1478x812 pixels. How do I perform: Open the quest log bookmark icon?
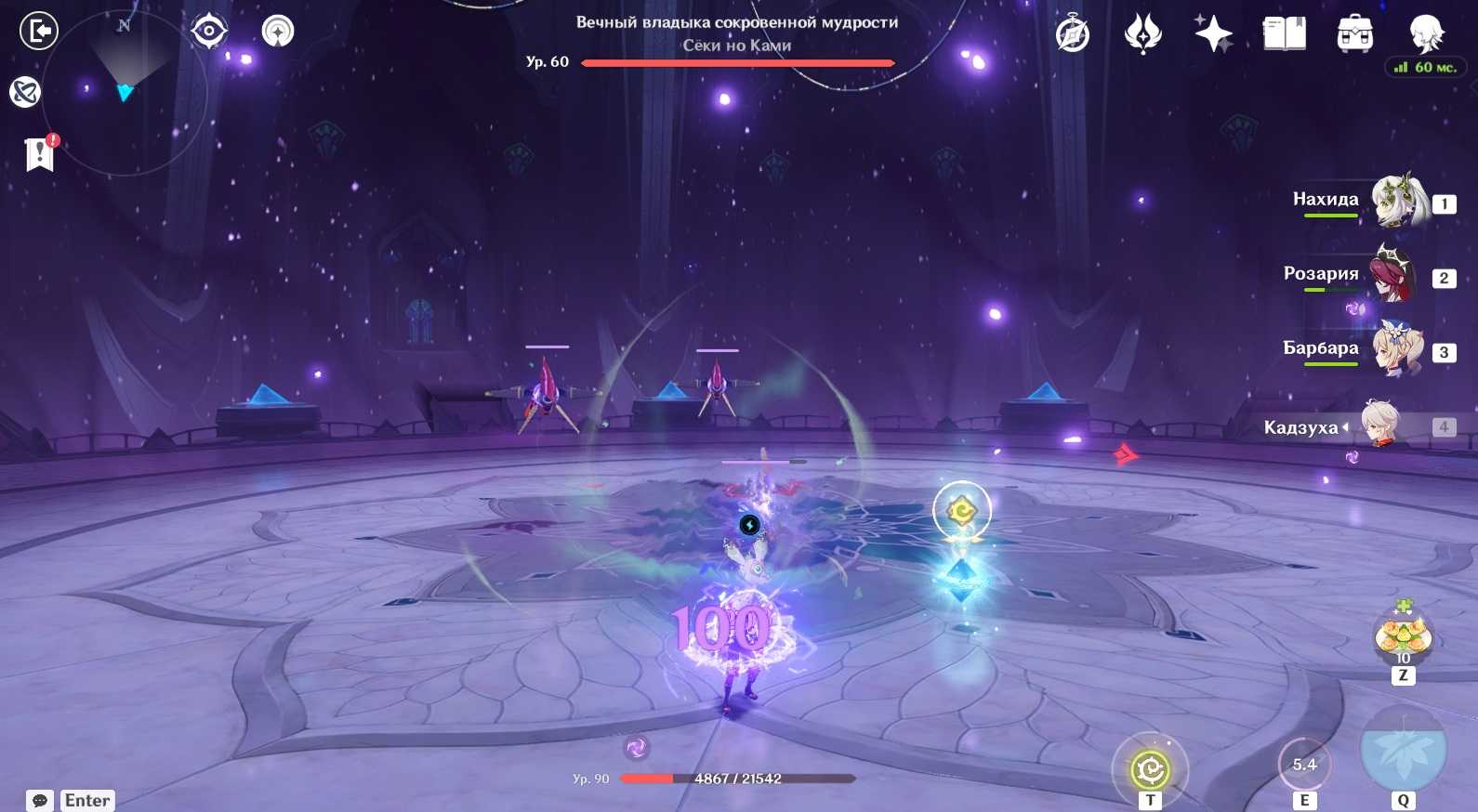point(40,154)
